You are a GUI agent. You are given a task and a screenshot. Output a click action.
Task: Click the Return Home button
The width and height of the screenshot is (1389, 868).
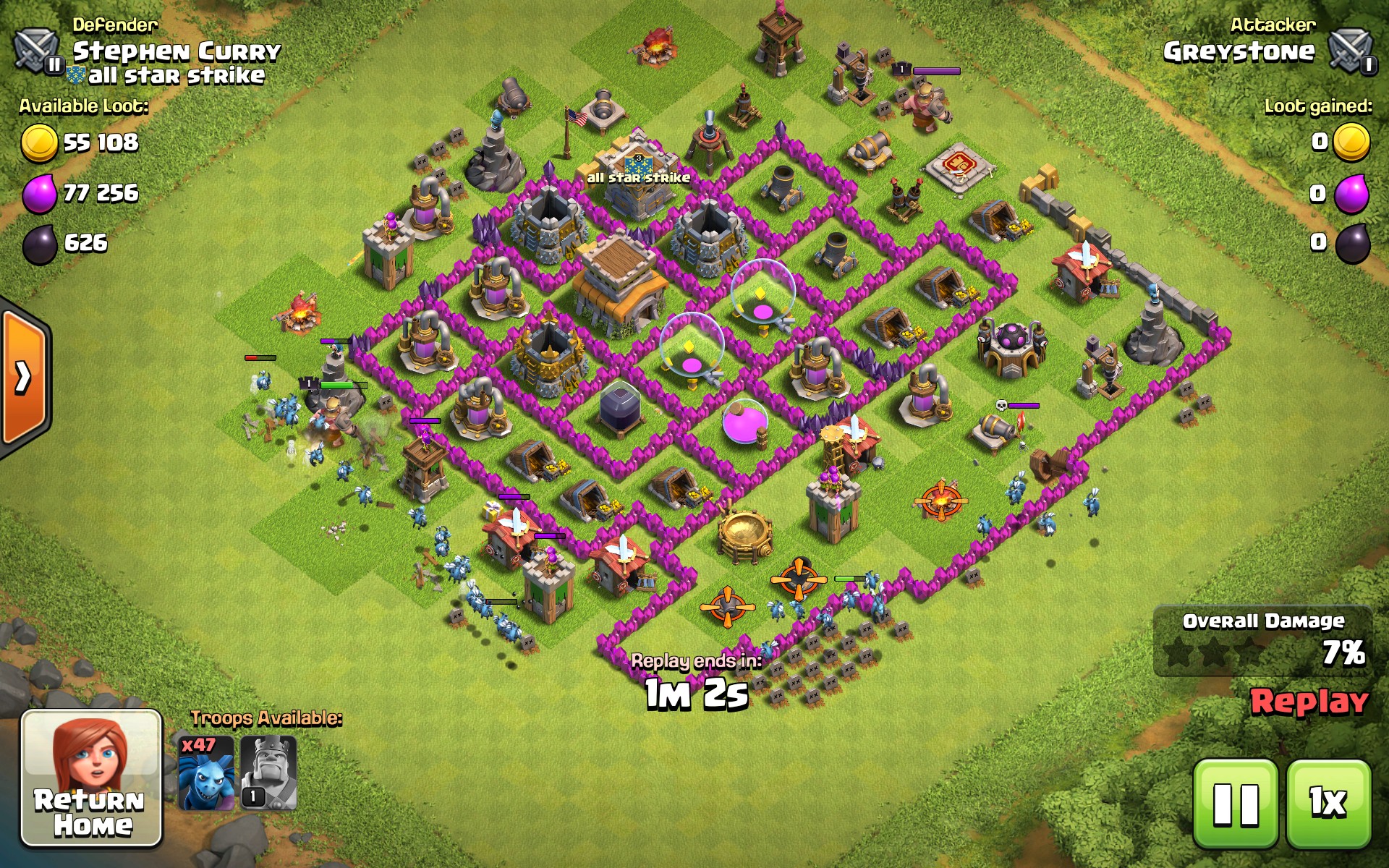point(91,778)
